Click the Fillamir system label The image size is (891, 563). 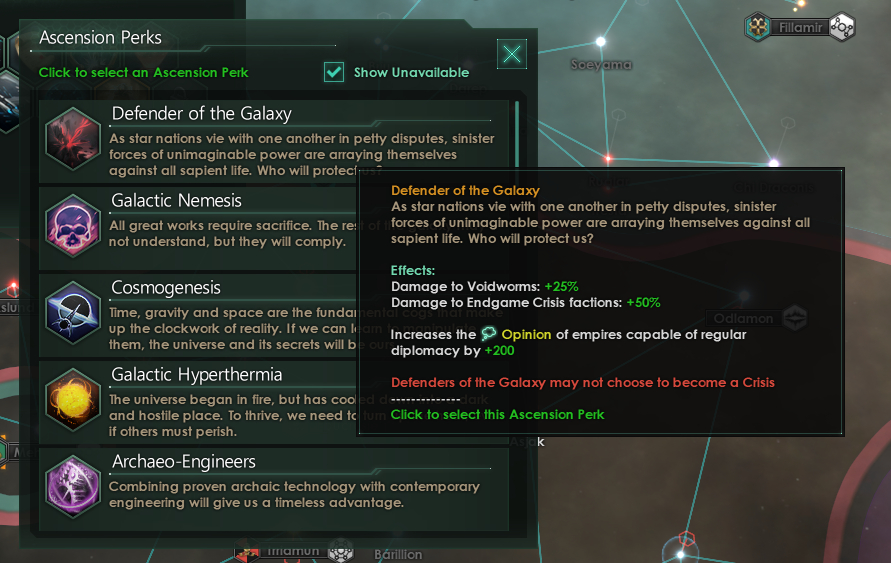click(800, 27)
